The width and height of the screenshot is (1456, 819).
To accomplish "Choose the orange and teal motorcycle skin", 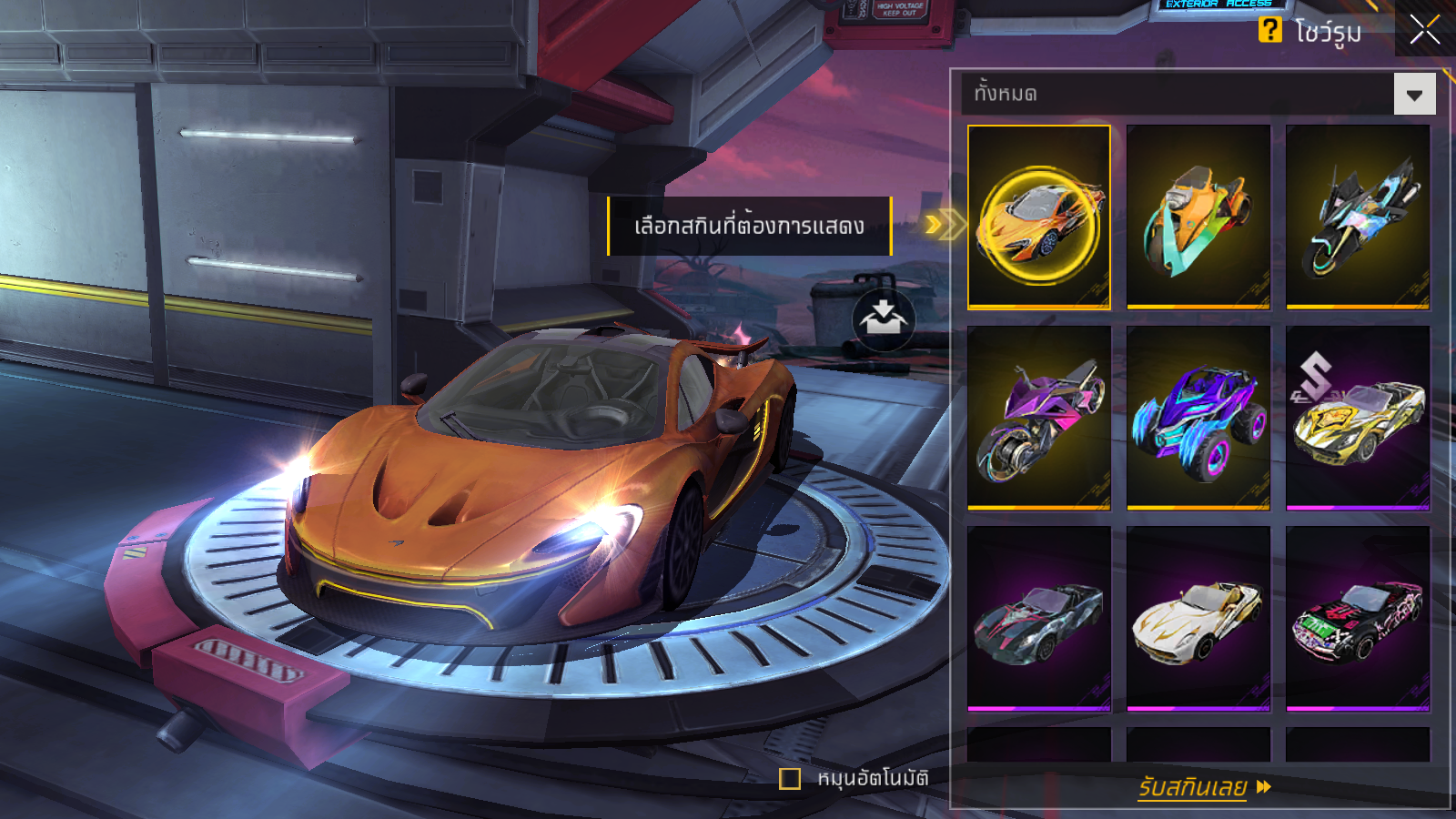I will tap(1198, 217).
